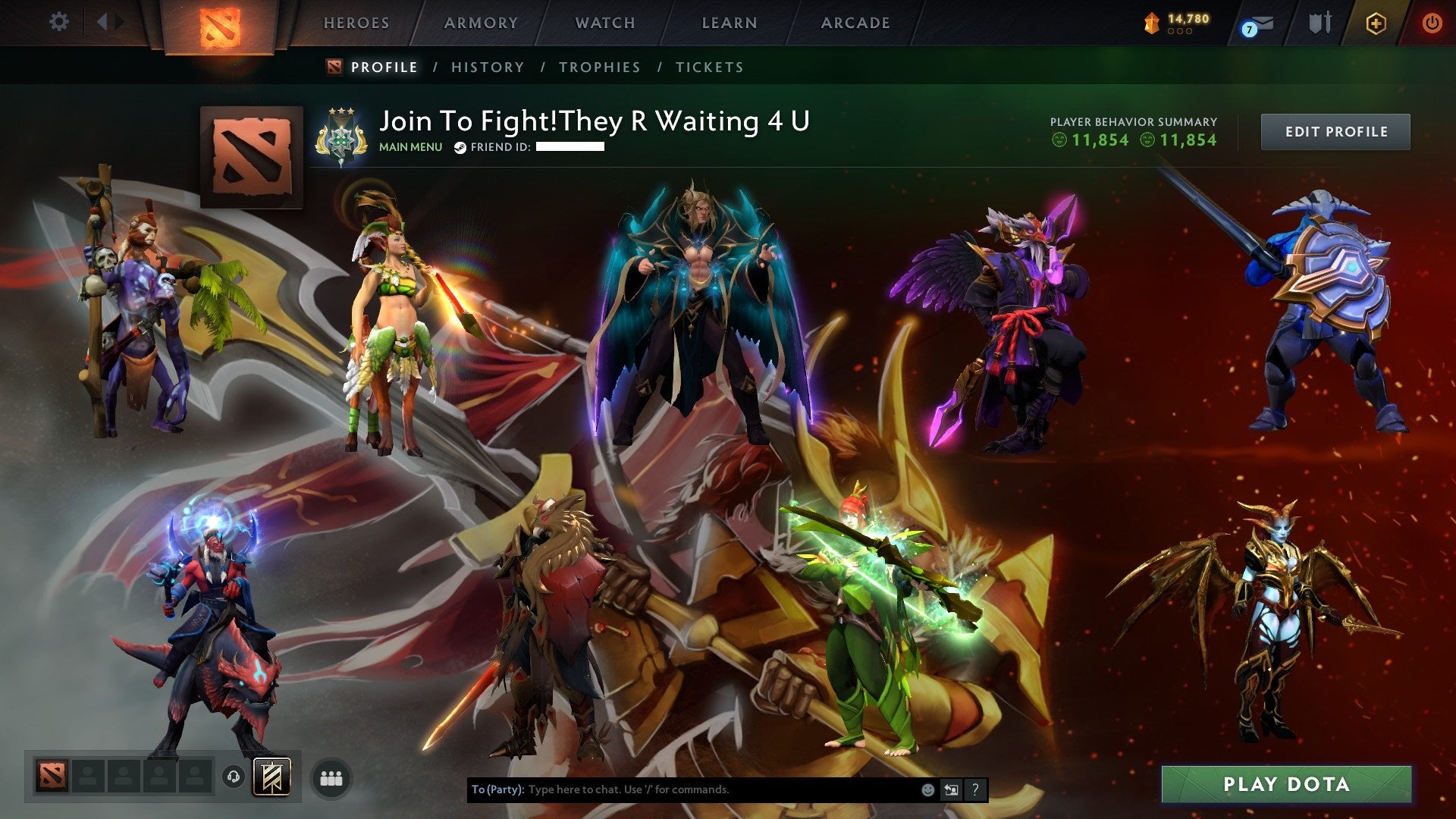The image size is (1456, 819).
Task: Open the friends list with the people icon
Action: (331, 777)
